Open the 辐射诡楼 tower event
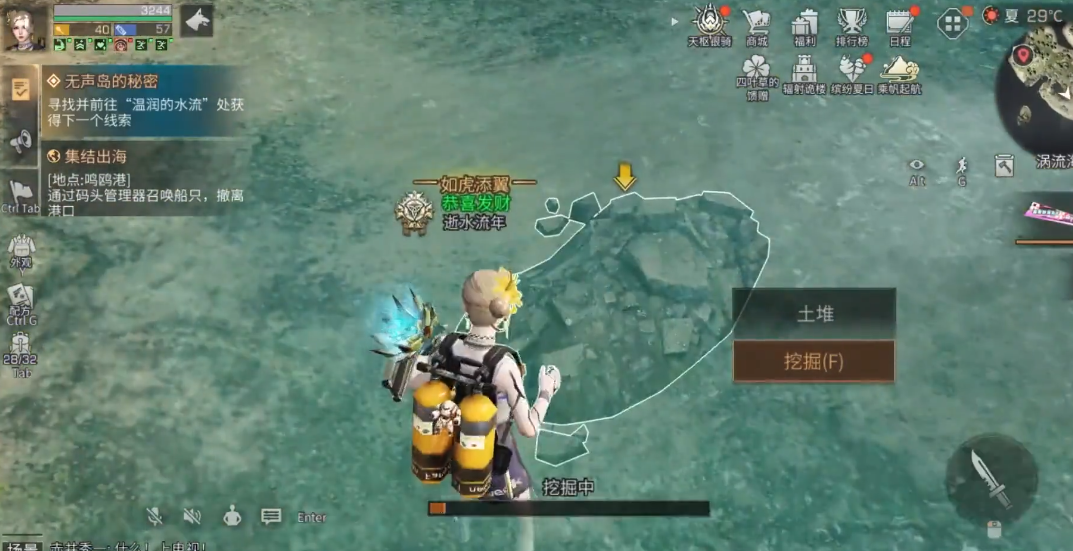This screenshot has width=1073, height=551. [x=804, y=73]
